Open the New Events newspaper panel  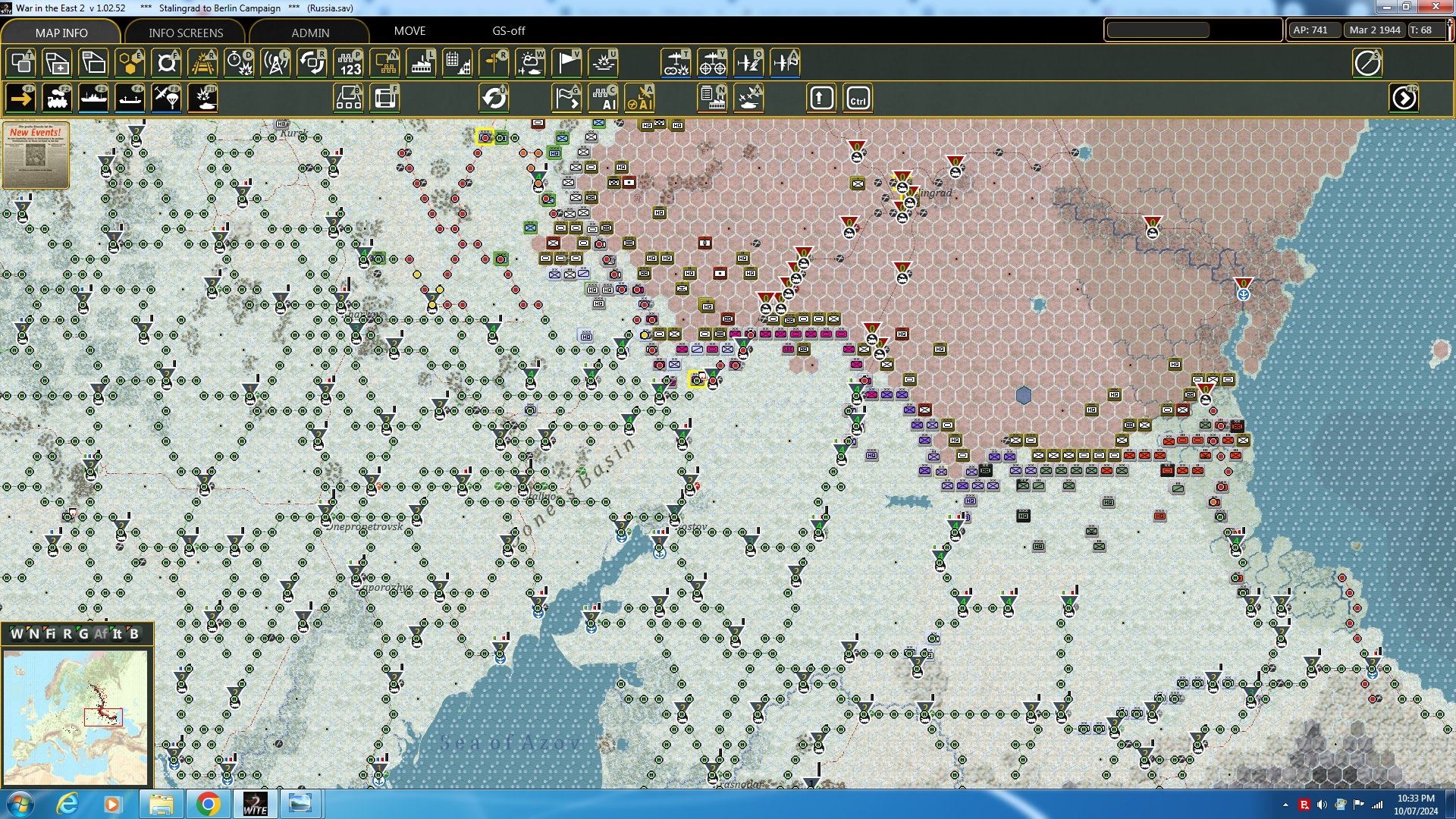[x=35, y=155]
